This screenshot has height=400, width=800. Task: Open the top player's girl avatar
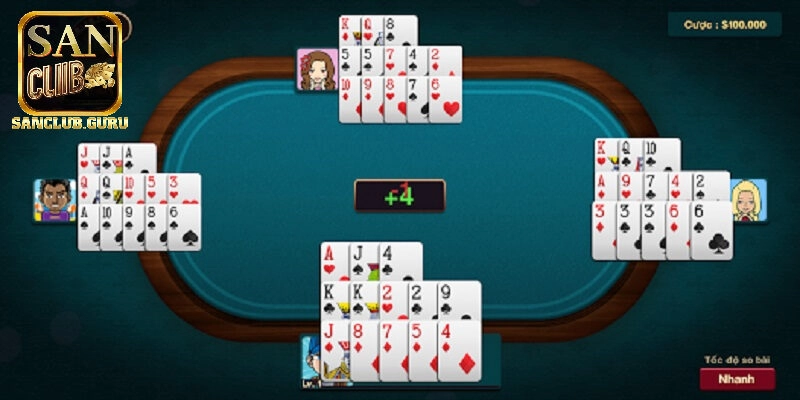(x=316, y=68)
